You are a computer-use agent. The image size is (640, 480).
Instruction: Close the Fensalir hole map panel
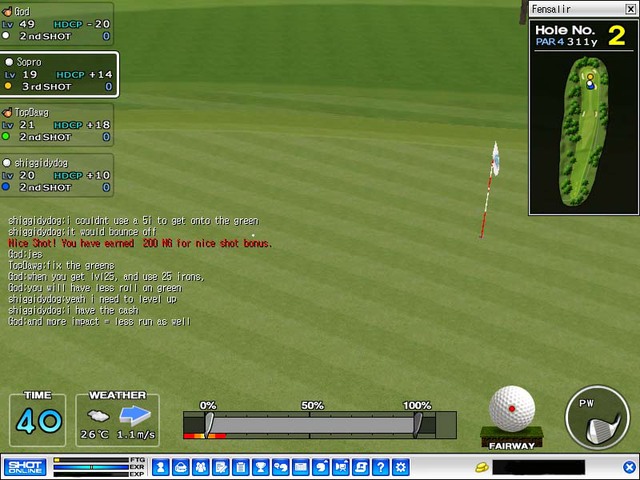point(630,9)
